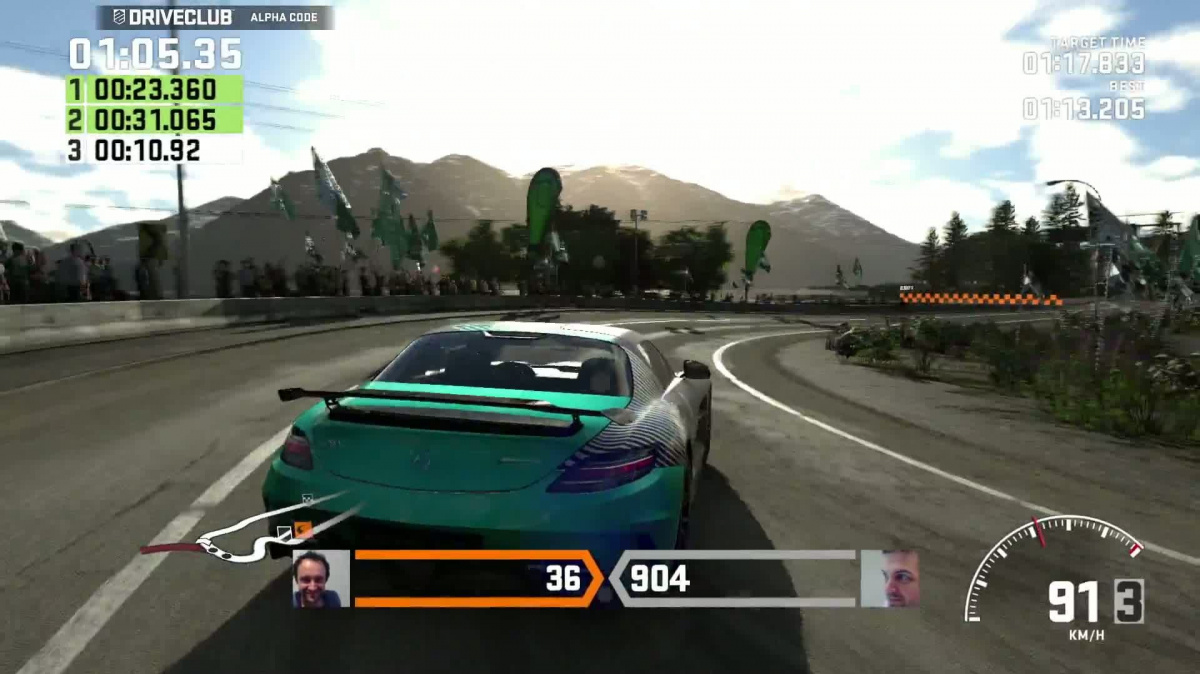Screen dimensions: 1200x674
Task: Select the rival portrait beside the grey 904 bar
Action: (889, 578)
